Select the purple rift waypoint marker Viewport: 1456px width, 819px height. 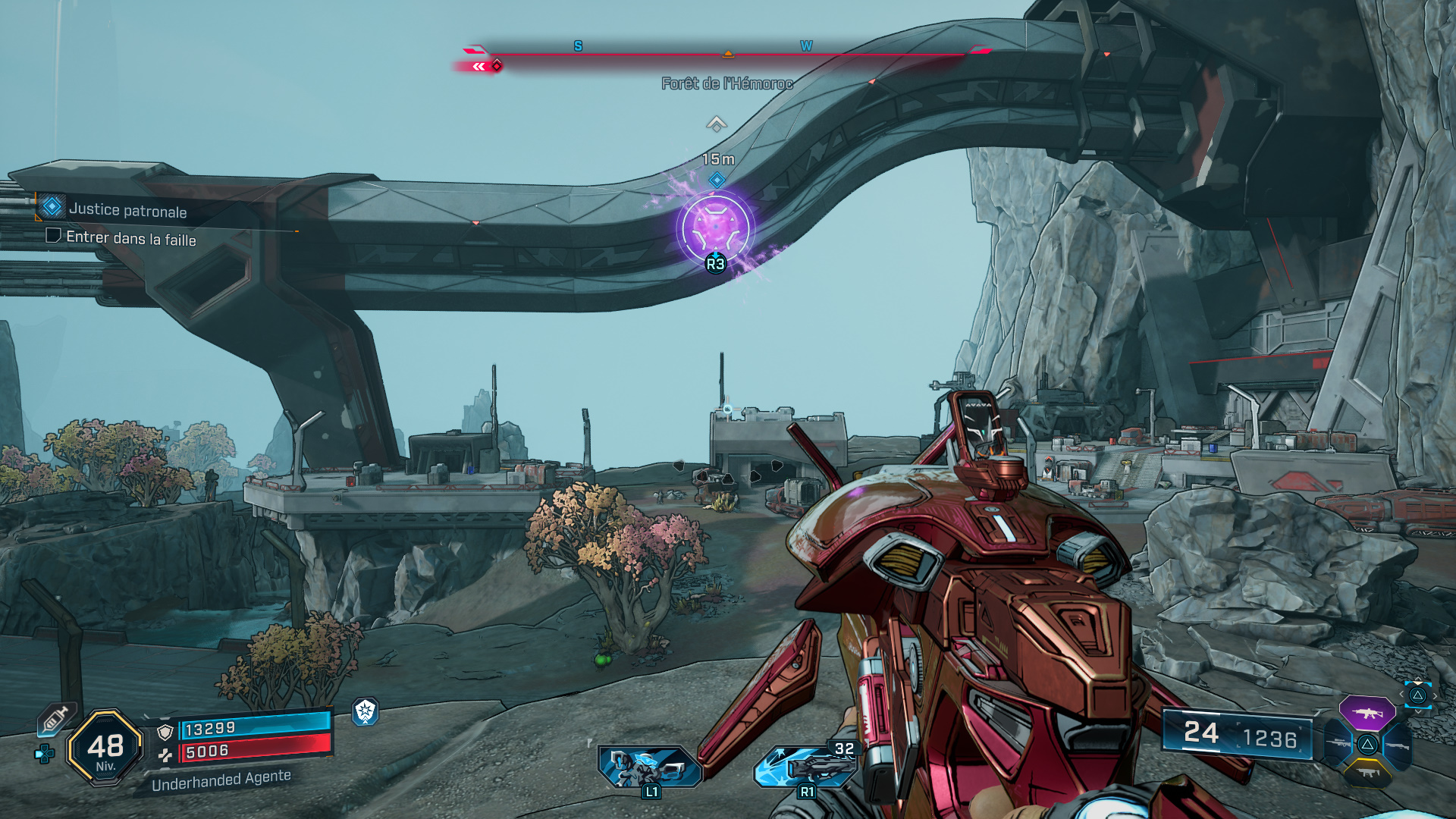[715, 228]
